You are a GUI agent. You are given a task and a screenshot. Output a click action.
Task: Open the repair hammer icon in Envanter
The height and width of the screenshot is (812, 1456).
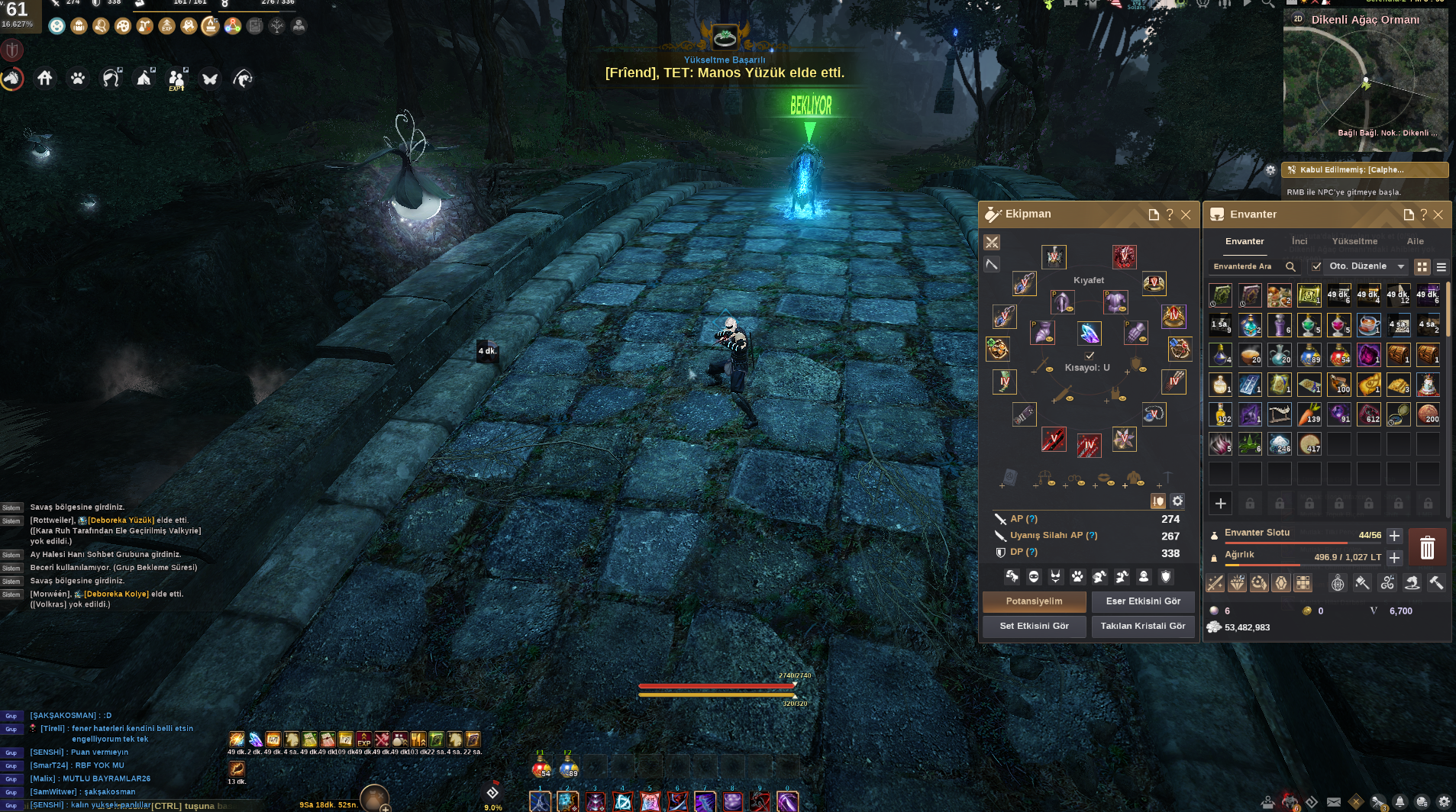pyautogui.click(x=1436, y=582)
